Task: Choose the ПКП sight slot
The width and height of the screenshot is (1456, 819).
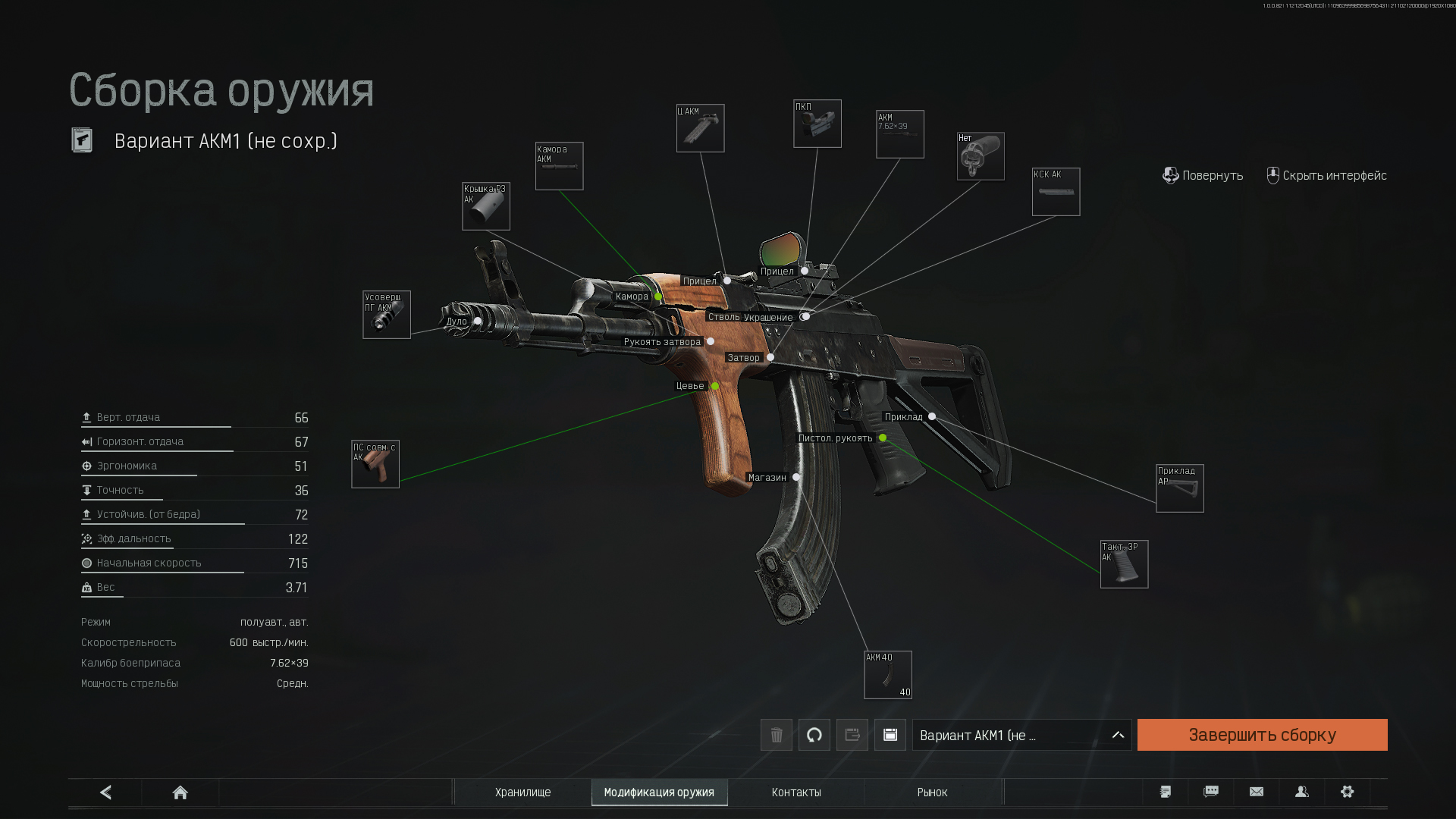Action: [x=817, y=124]
